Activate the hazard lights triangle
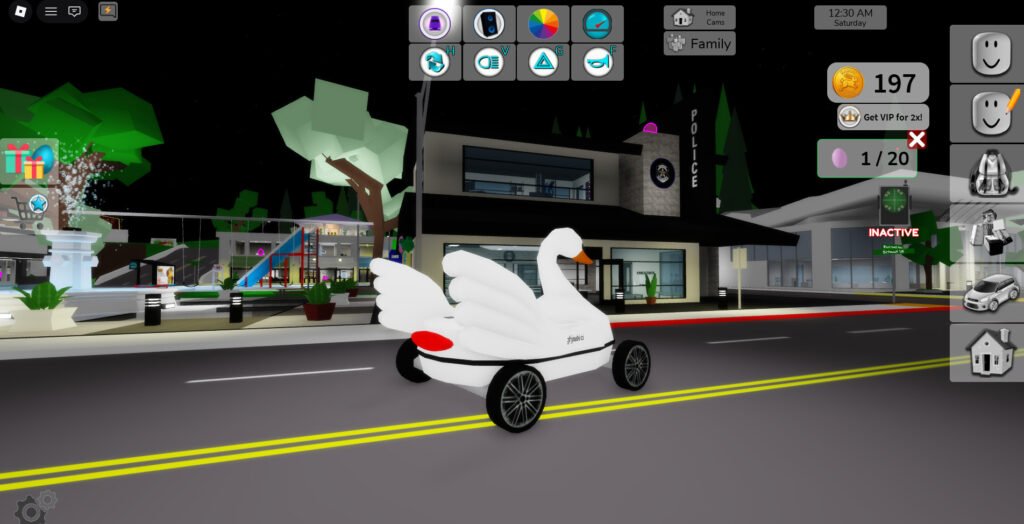The image size is (1024, 524). click(x=543, y=62)
